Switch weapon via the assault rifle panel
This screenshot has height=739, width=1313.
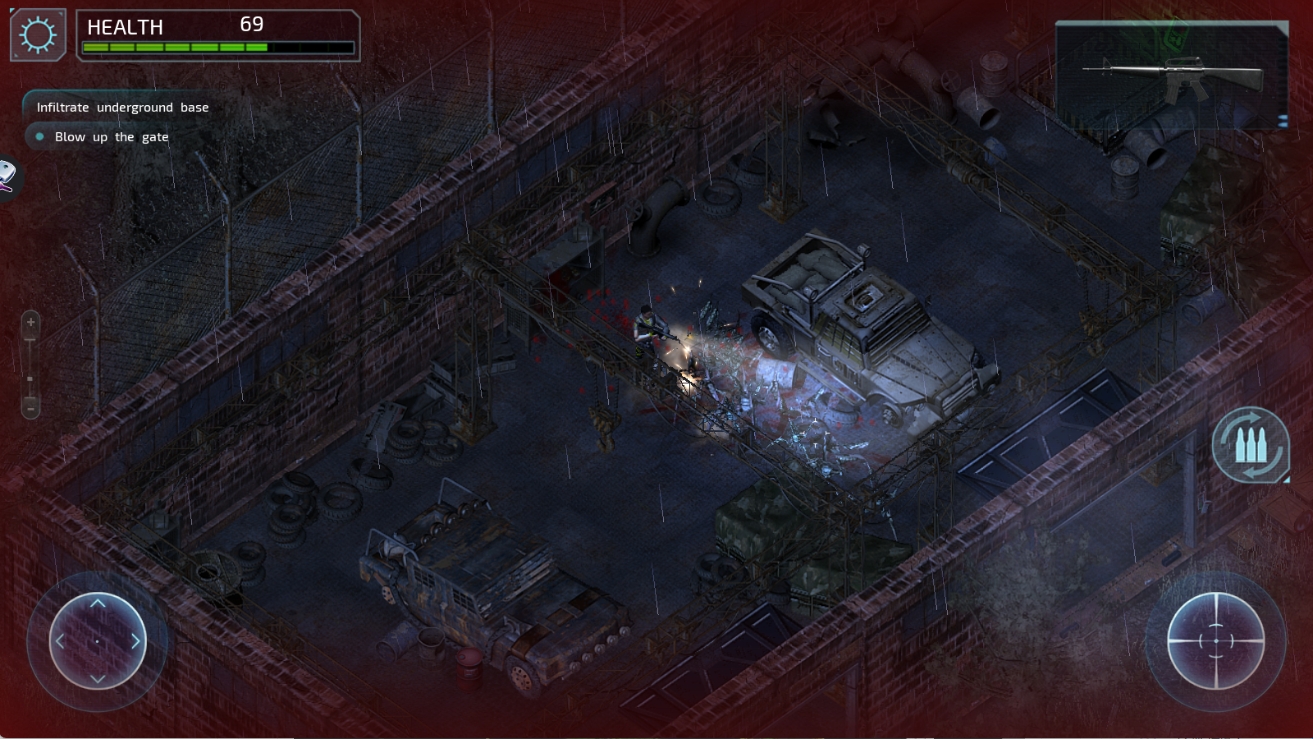[x=1171, y=76]
